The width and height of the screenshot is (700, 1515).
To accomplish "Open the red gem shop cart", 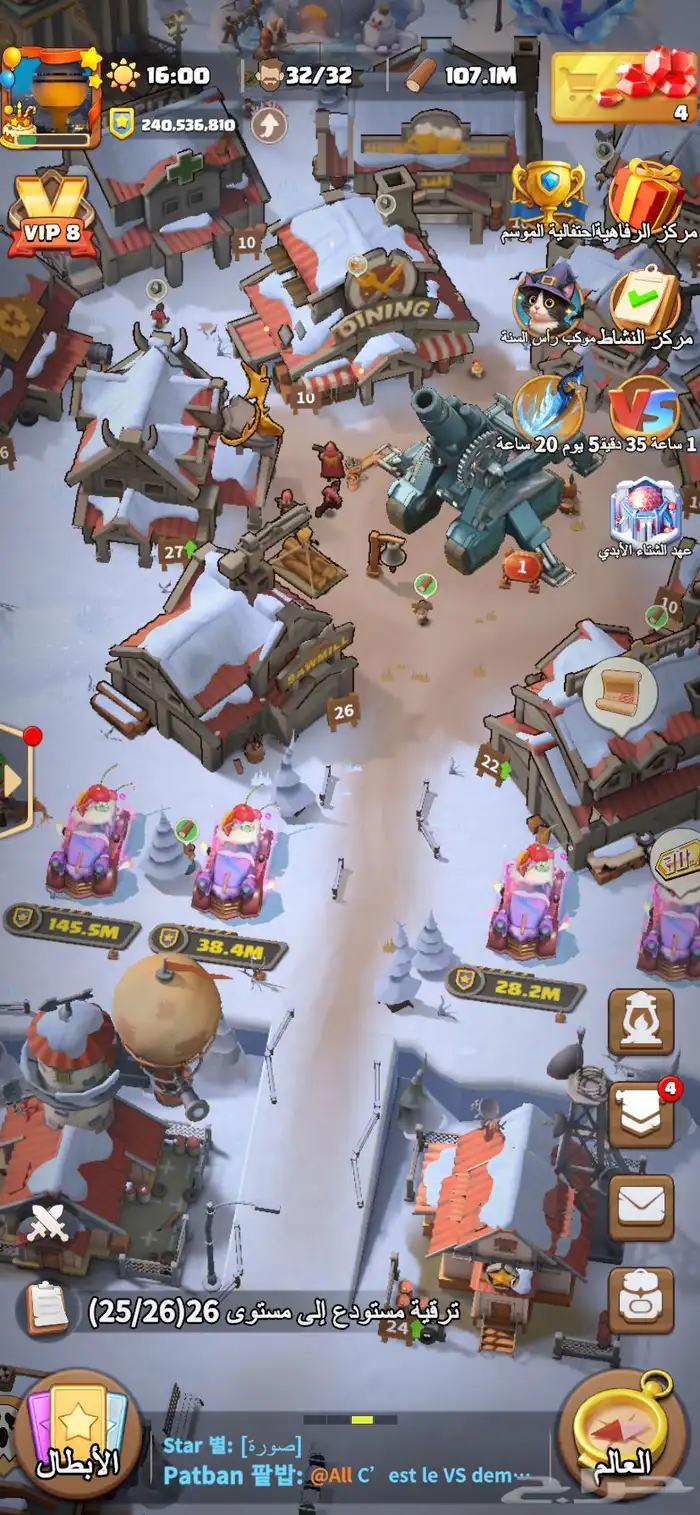I will (623, 87).
